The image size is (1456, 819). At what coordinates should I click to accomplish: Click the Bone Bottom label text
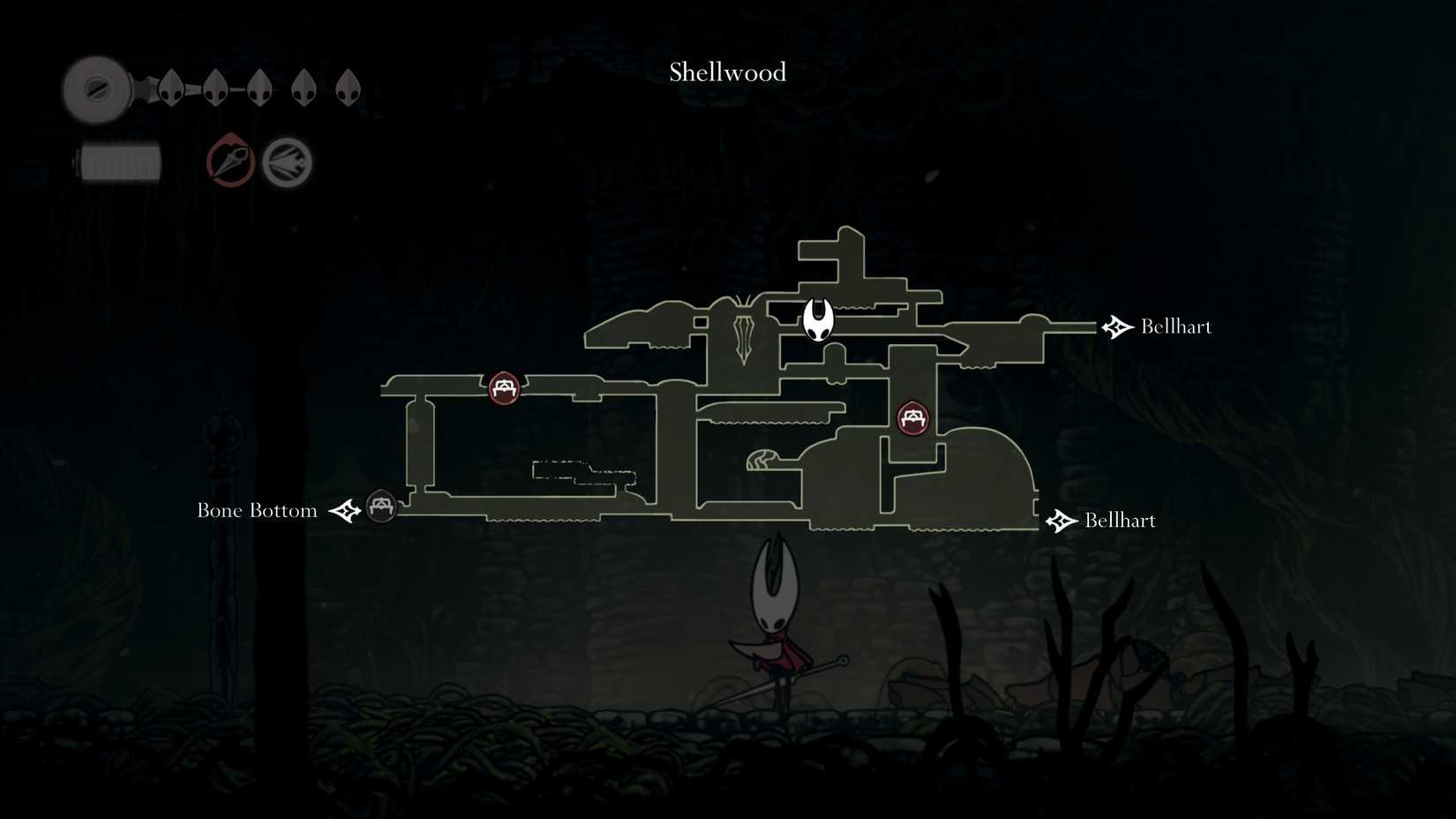click(257, 510)
